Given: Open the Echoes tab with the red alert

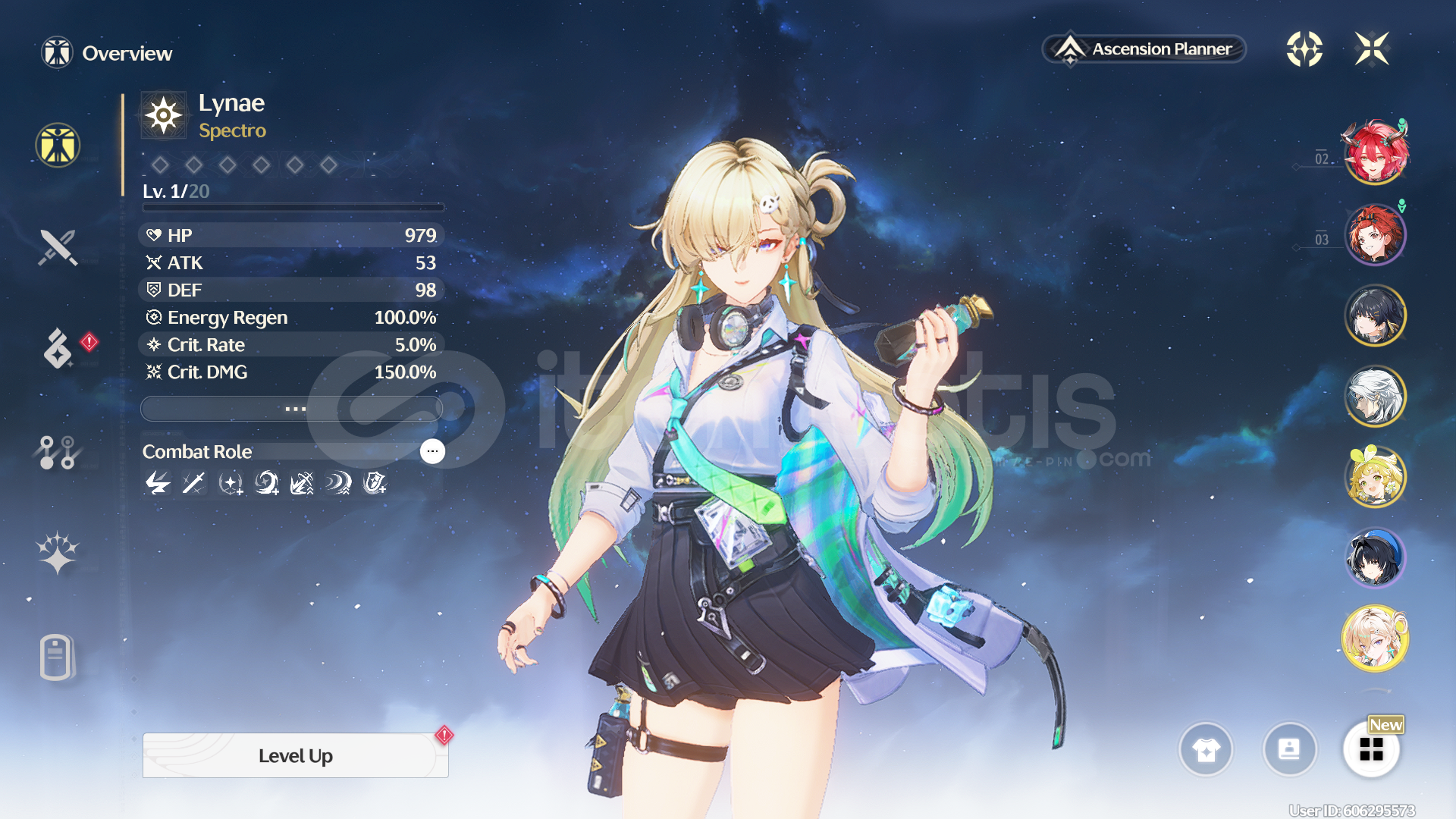Looking at the screenshot, I should 58,348.
